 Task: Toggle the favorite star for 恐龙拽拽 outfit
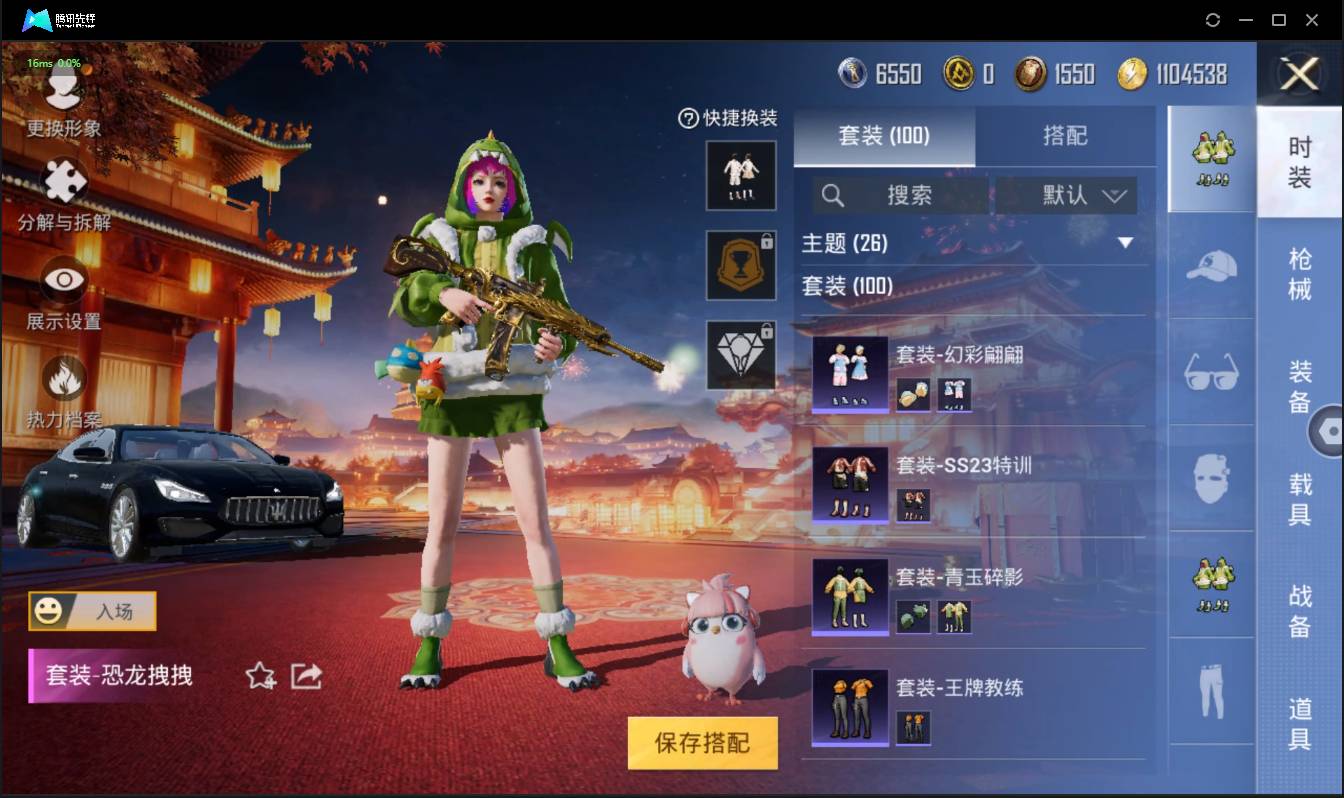[260, 676]
